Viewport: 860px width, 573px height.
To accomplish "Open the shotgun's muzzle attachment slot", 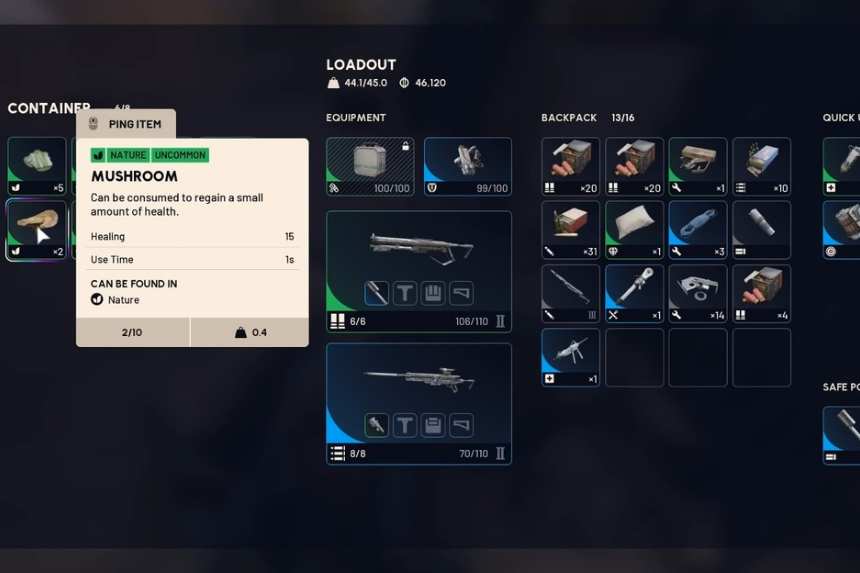I will (377, 292).
